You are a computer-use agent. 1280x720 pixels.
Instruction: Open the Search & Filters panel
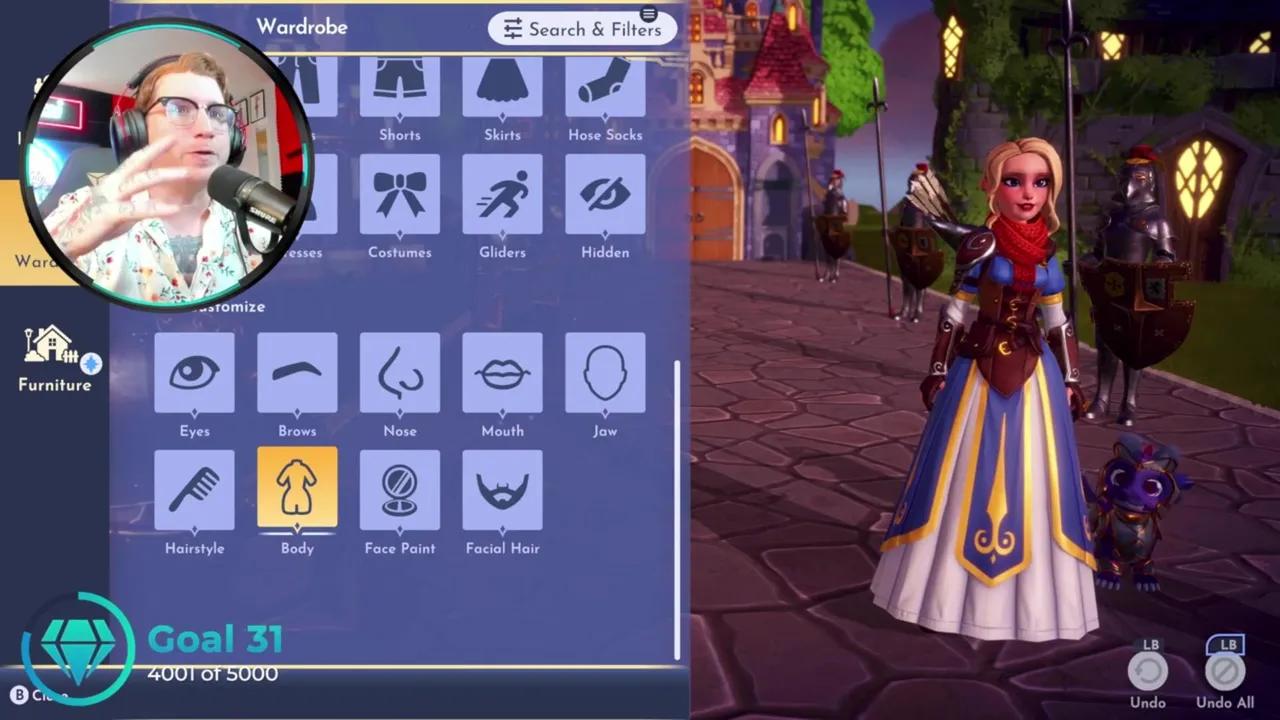pyautogui.click(x=582, y=29)
